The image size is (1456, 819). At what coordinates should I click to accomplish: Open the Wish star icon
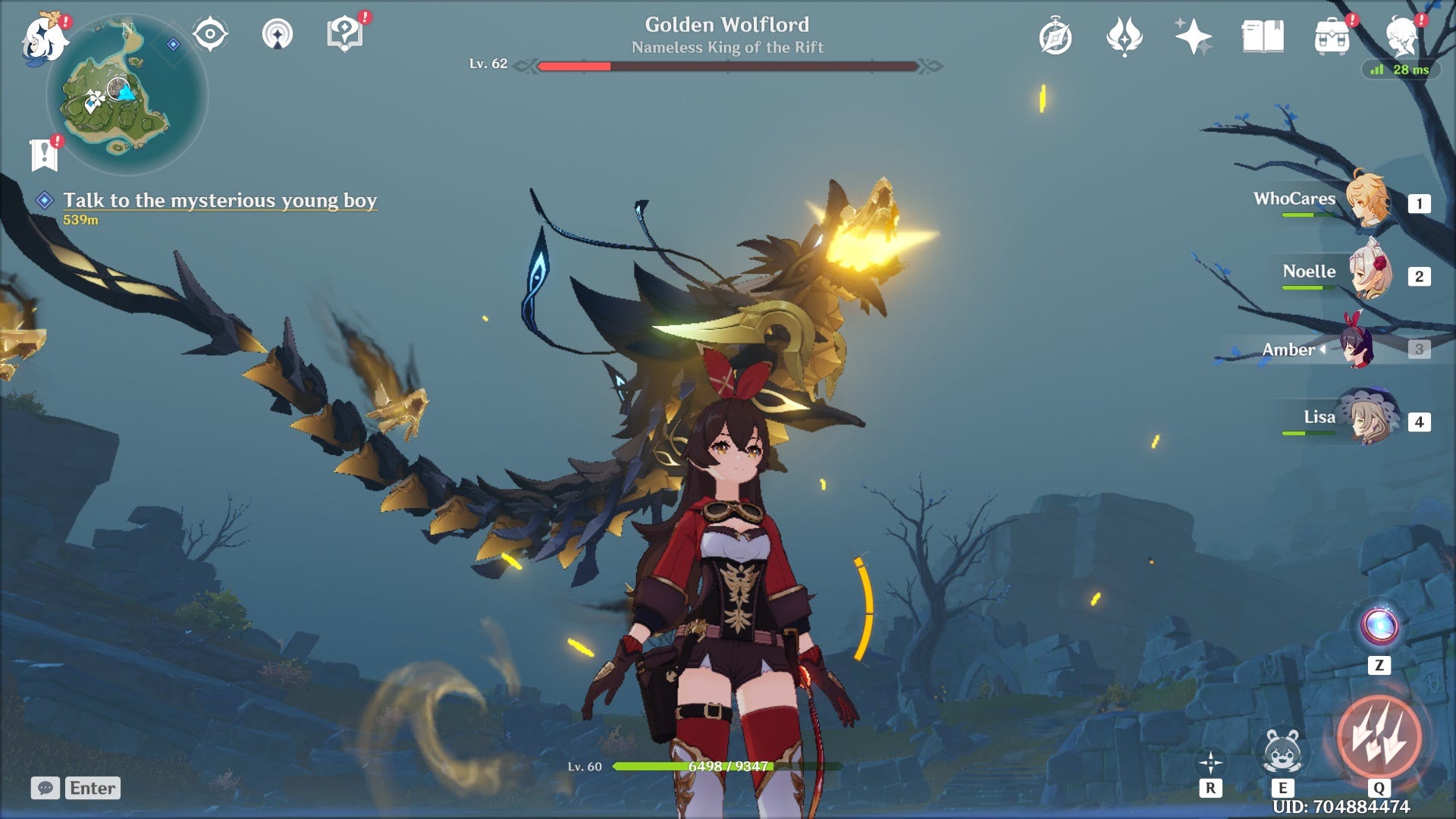[x=1192, y=34]
